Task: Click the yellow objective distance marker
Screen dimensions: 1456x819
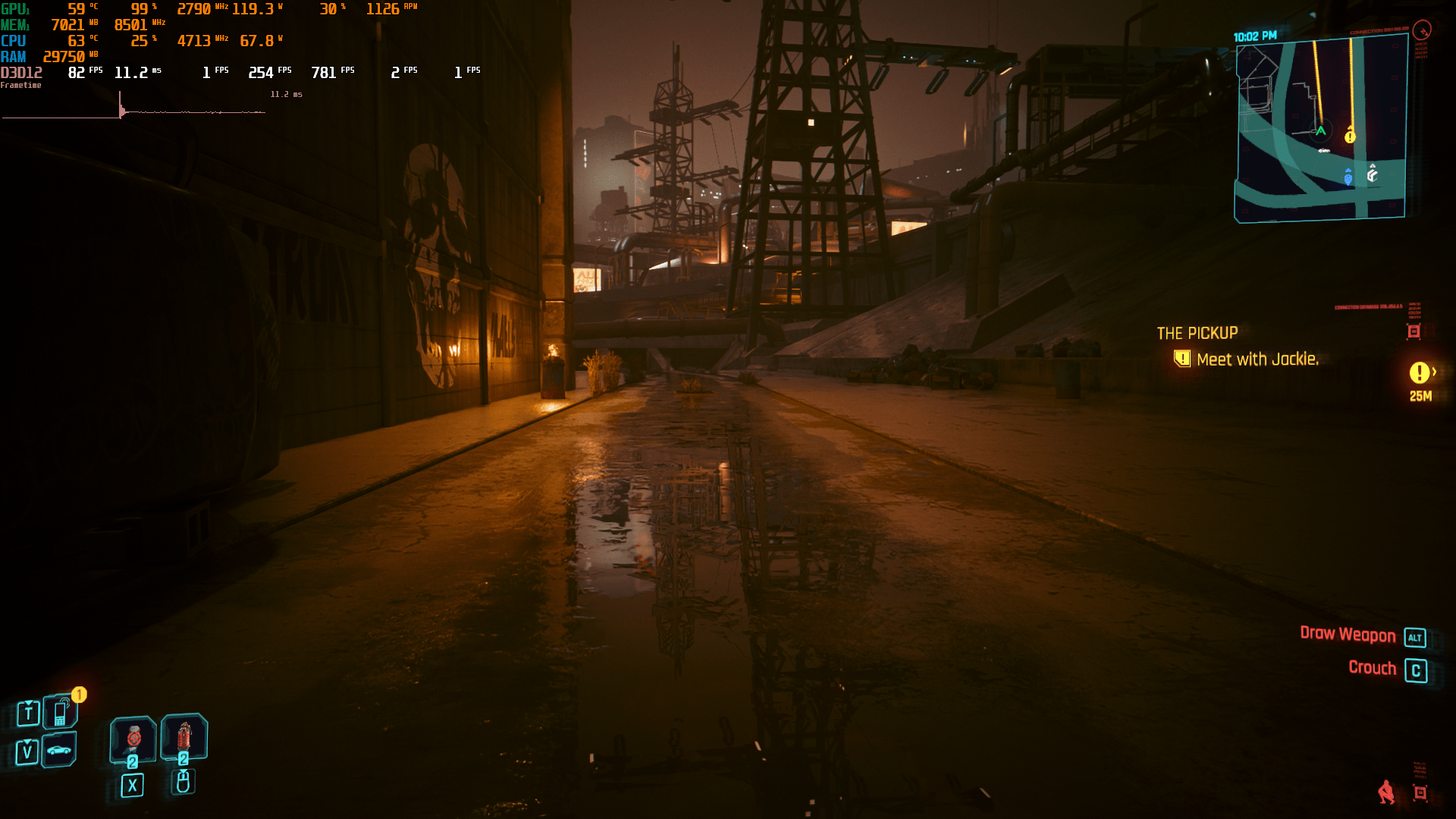Action: (x=1420, y=373)
